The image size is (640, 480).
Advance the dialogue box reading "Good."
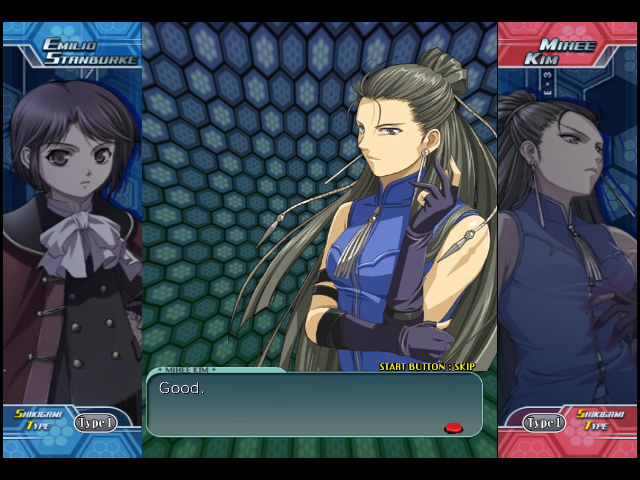coord(314,405)
